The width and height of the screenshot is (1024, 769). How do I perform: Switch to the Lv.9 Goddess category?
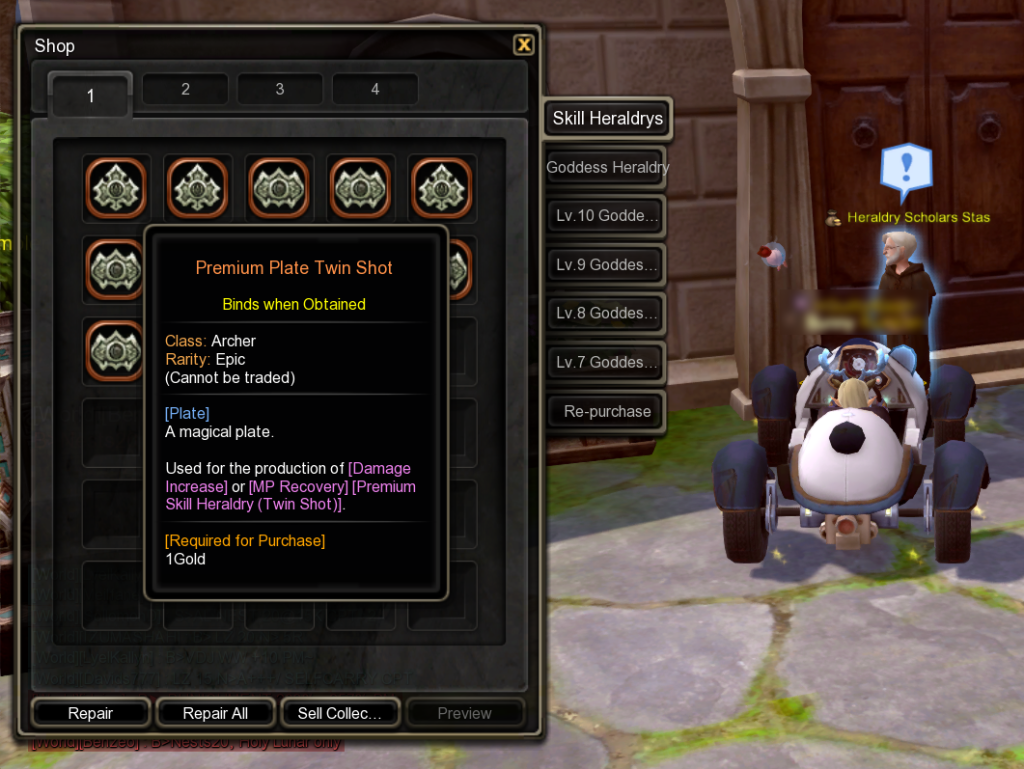[607, 265]
